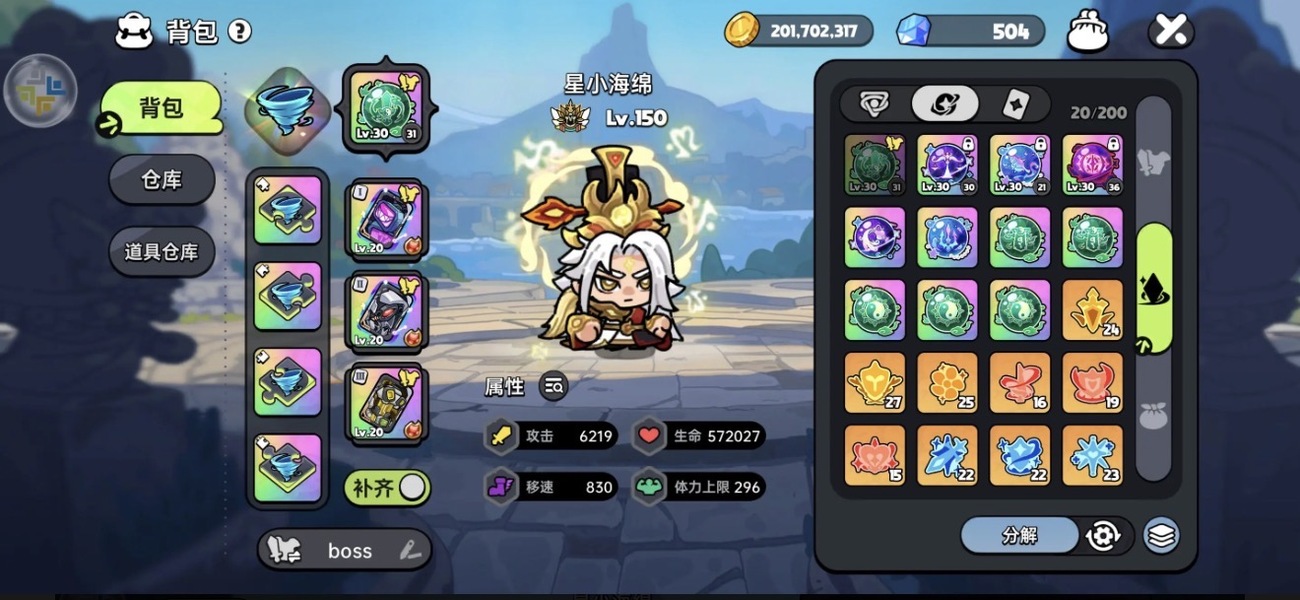1300x600 pixels.
Task: Click the tornado skill icon at top
Action: (x=284, y=105)
